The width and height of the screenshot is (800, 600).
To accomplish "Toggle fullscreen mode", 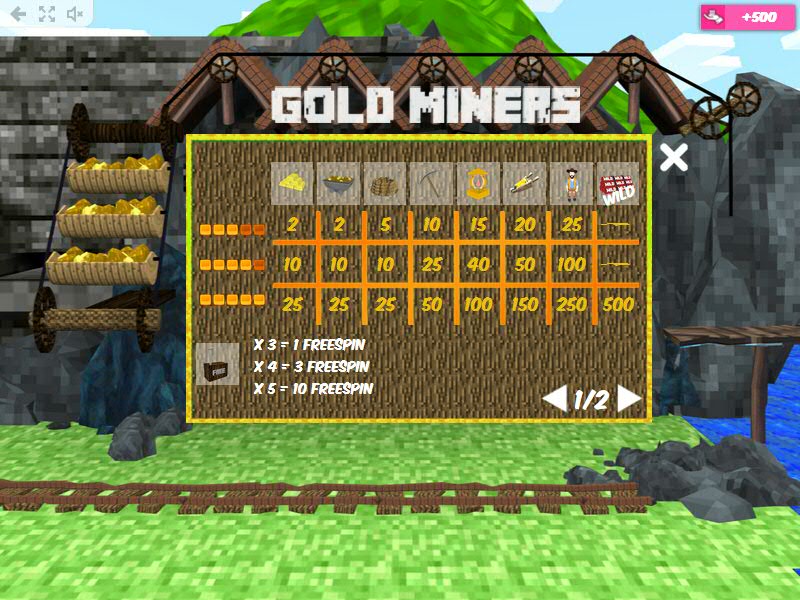I will point(47,14).
